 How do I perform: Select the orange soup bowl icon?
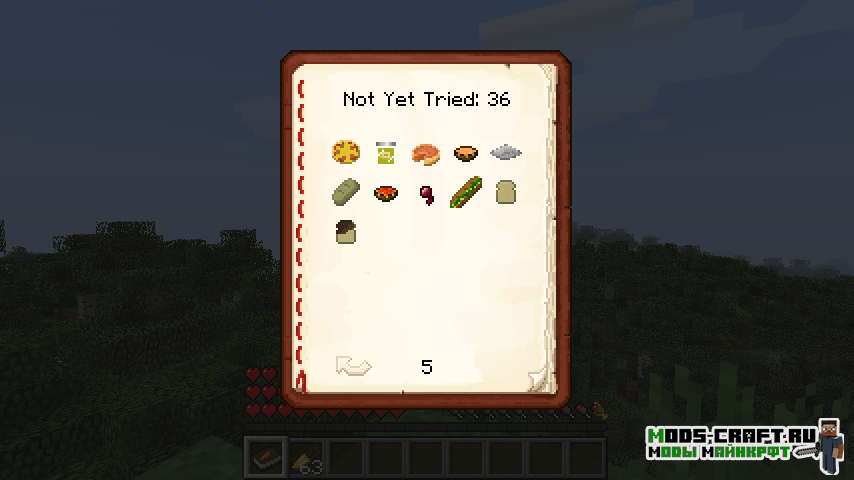coord(465,153)
